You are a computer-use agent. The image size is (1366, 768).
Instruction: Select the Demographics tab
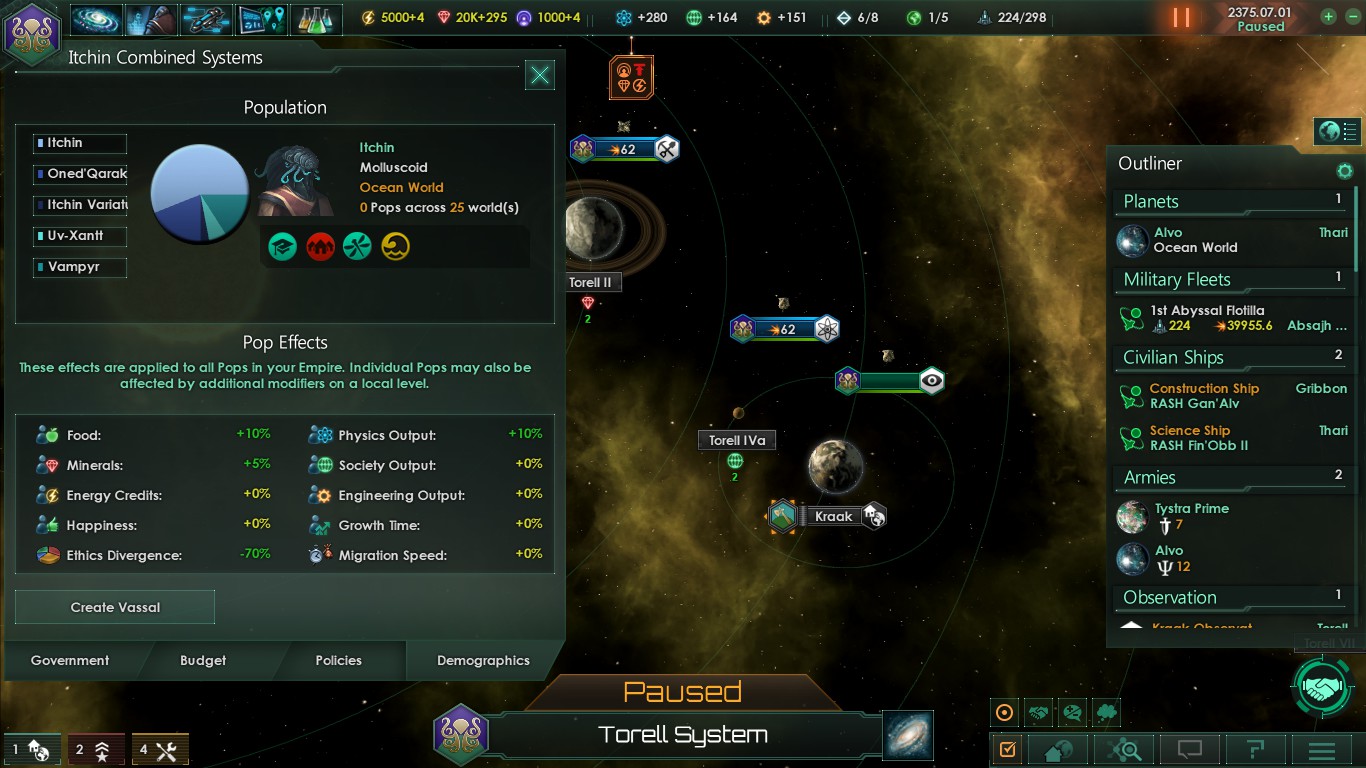point(483,660)
